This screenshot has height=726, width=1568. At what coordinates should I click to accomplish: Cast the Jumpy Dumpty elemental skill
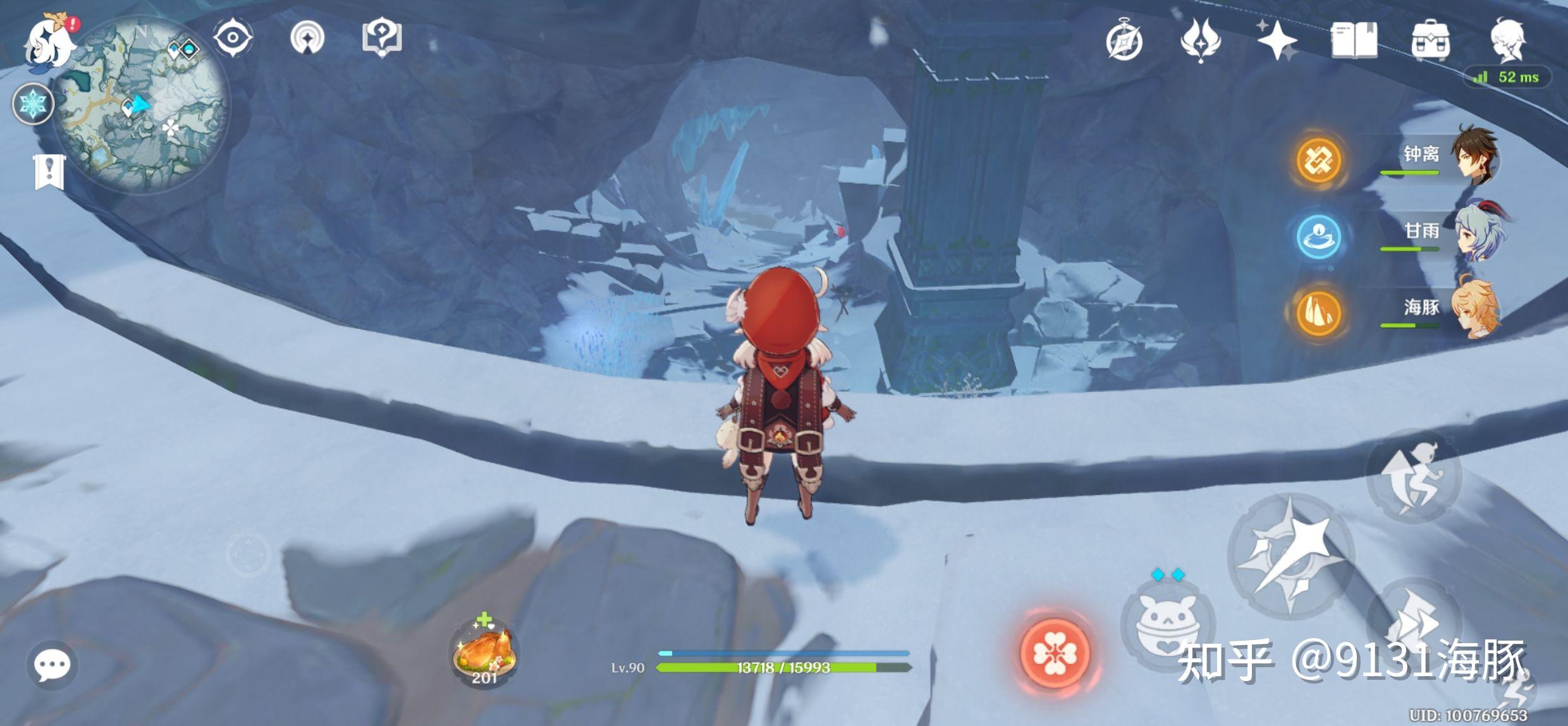(x=1167, y=626)
